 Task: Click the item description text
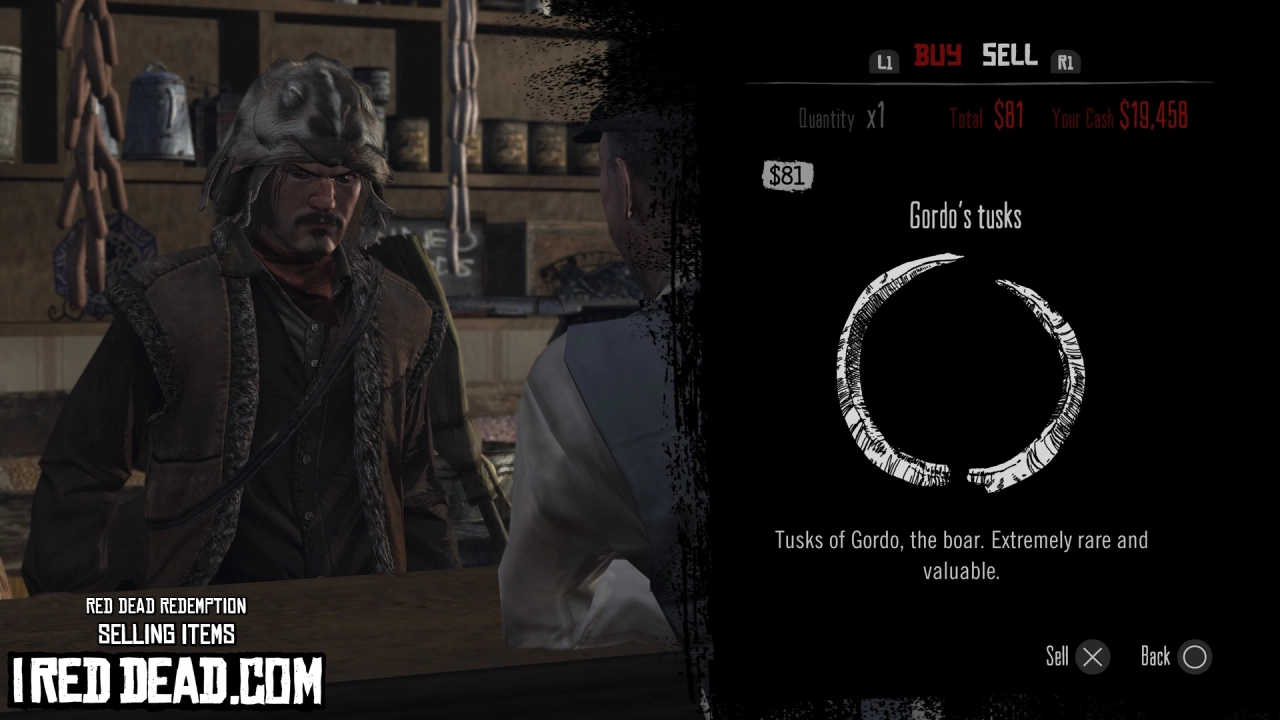tap(962, 555)
